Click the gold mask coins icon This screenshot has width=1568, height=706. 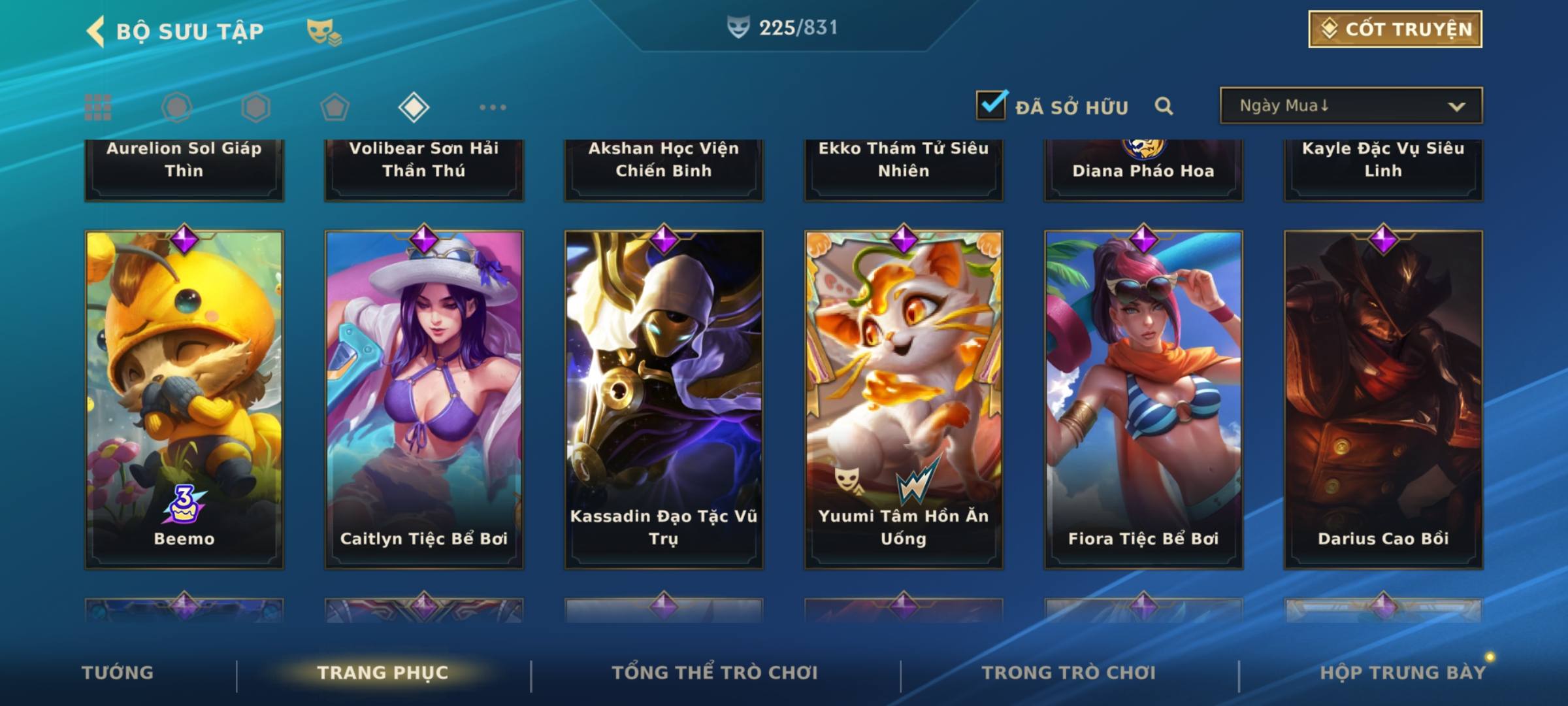click(323, 31)
